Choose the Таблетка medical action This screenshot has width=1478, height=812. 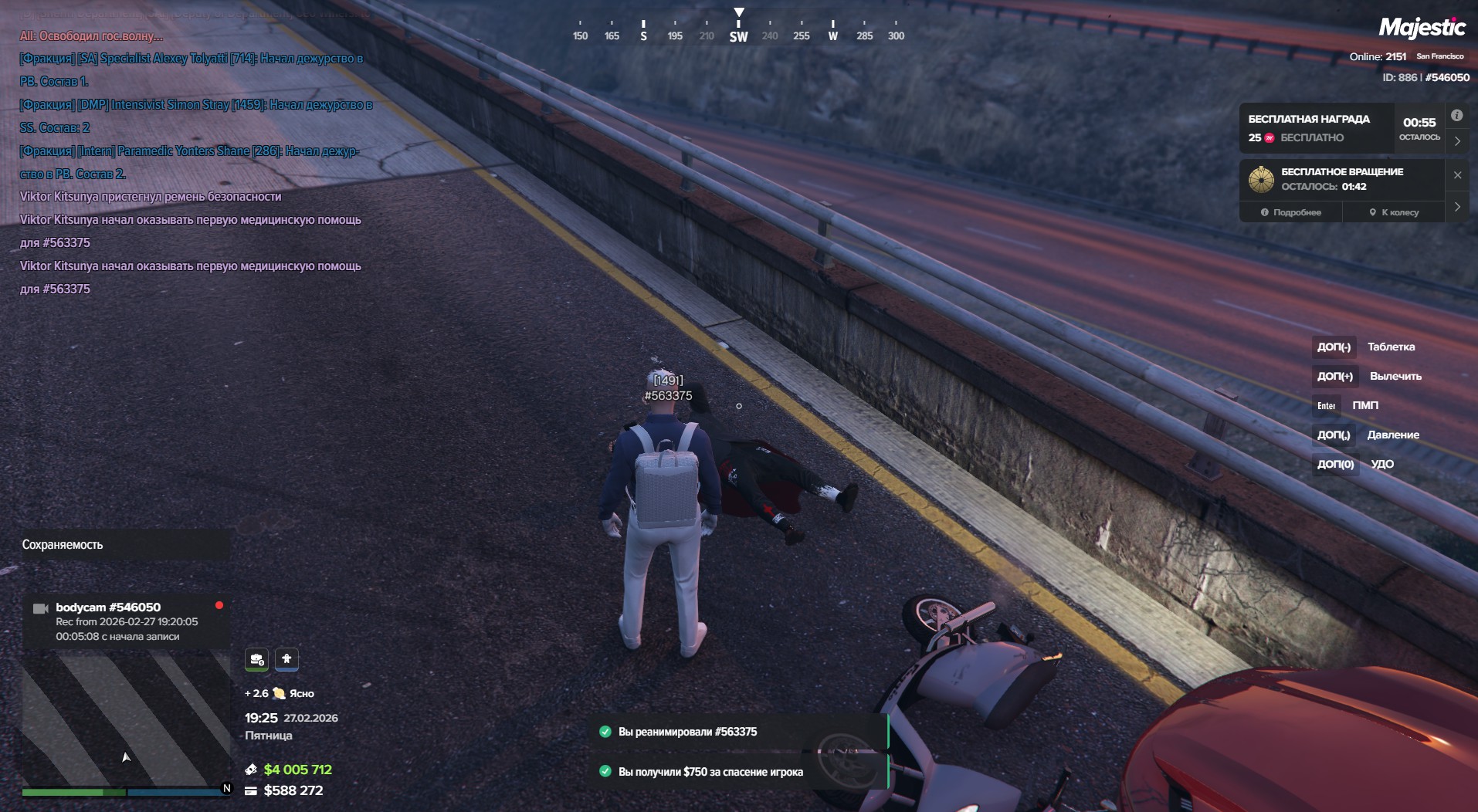(x=1391, y=347)
